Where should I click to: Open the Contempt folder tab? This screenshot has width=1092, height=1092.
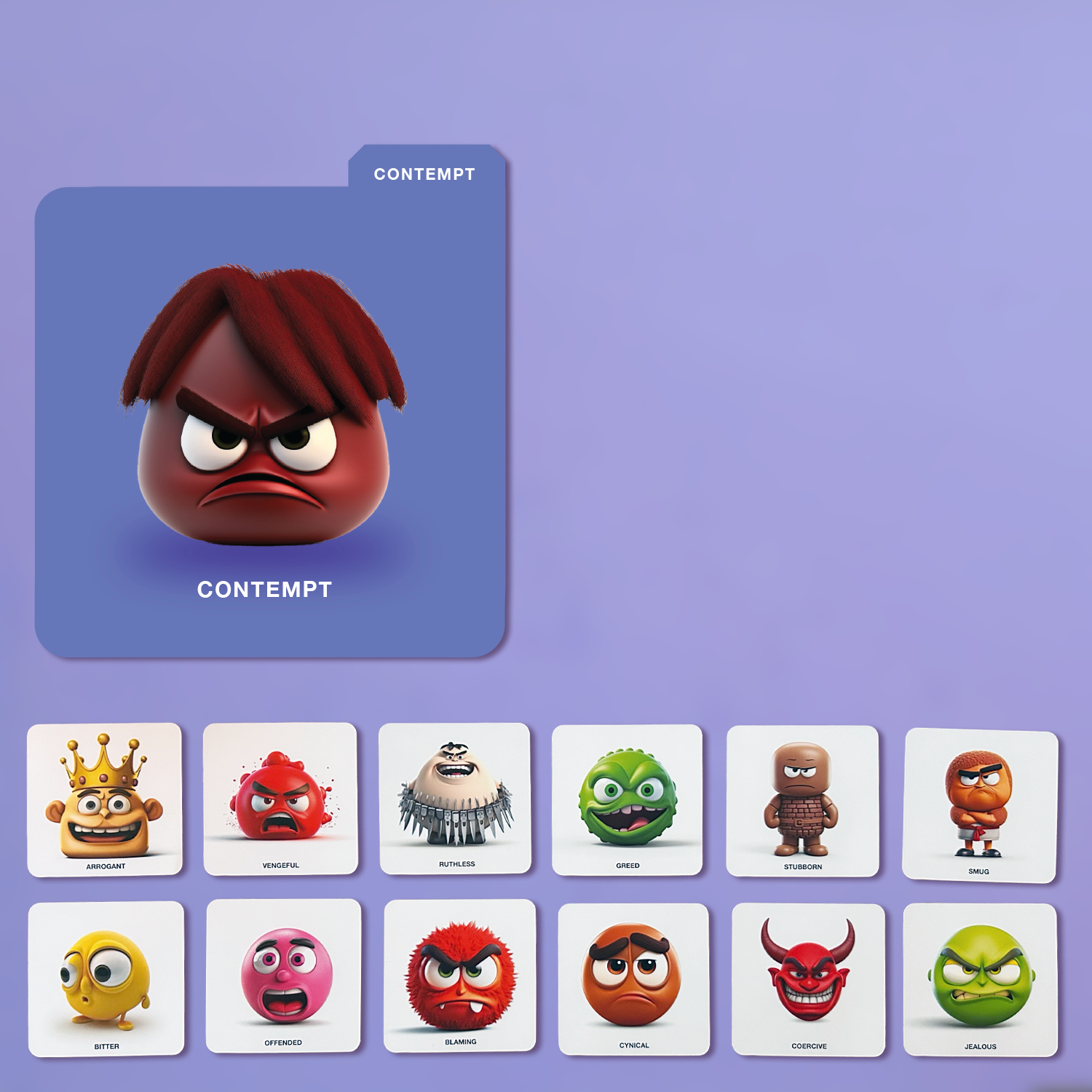click(x=425, y=173)
